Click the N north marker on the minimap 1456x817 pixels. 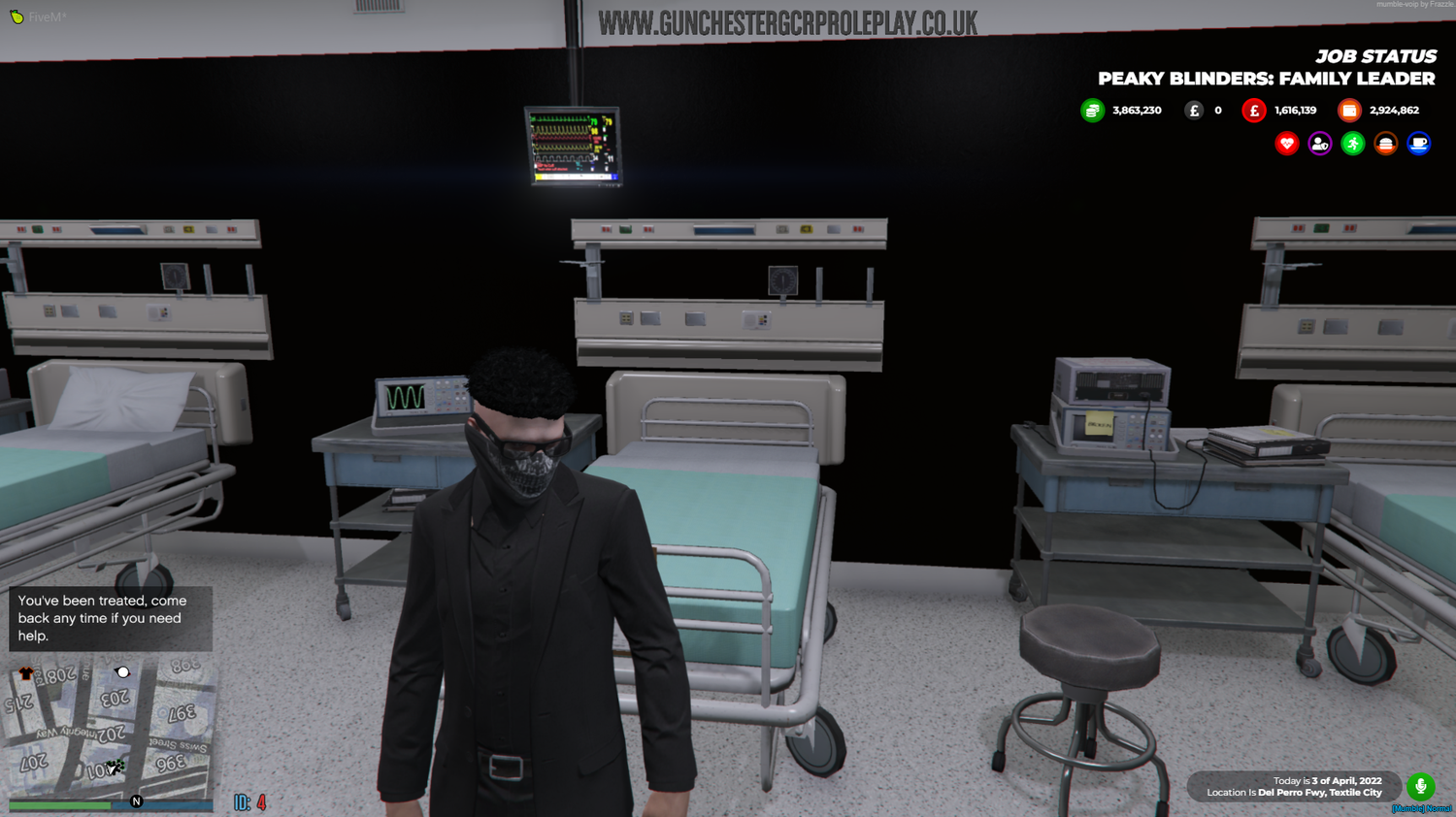(x=136, y=801)
